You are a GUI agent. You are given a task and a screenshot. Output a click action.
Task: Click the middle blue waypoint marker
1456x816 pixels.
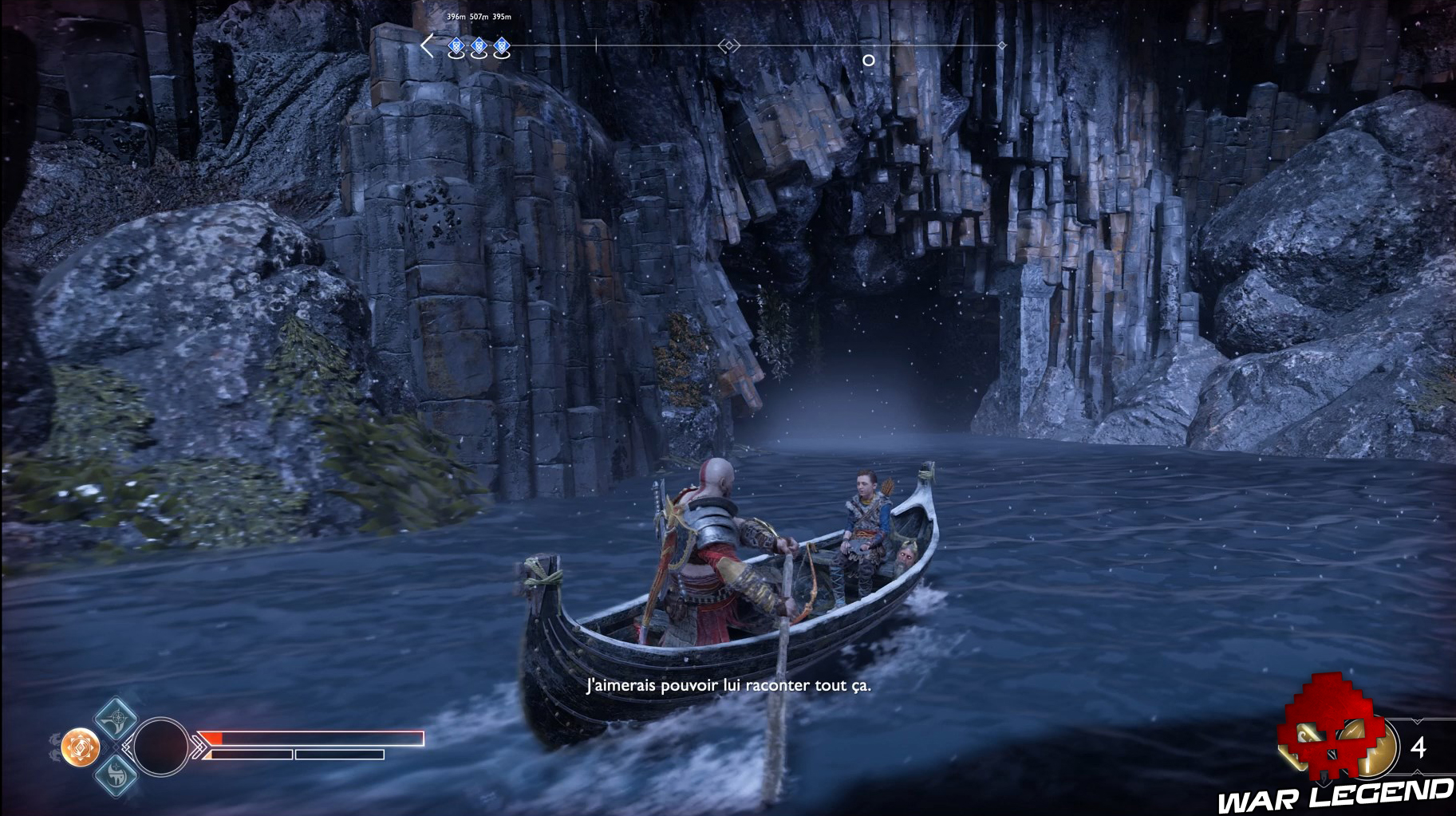click(479, 46)
